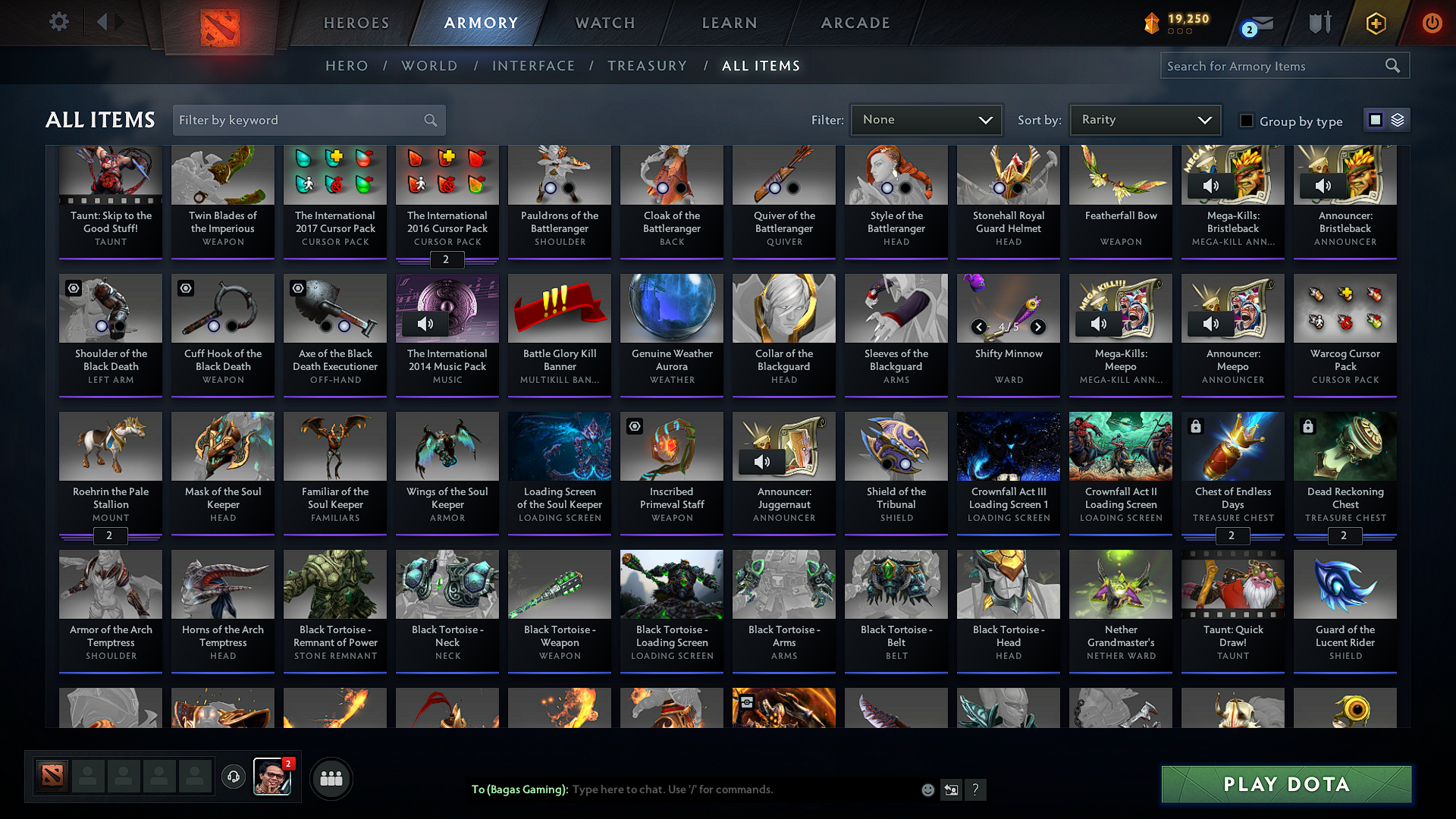Screen dimensions: 1456x819
Task: Click next arrow on Shifty Minnow ward styles
Action: pos(1038,327)
